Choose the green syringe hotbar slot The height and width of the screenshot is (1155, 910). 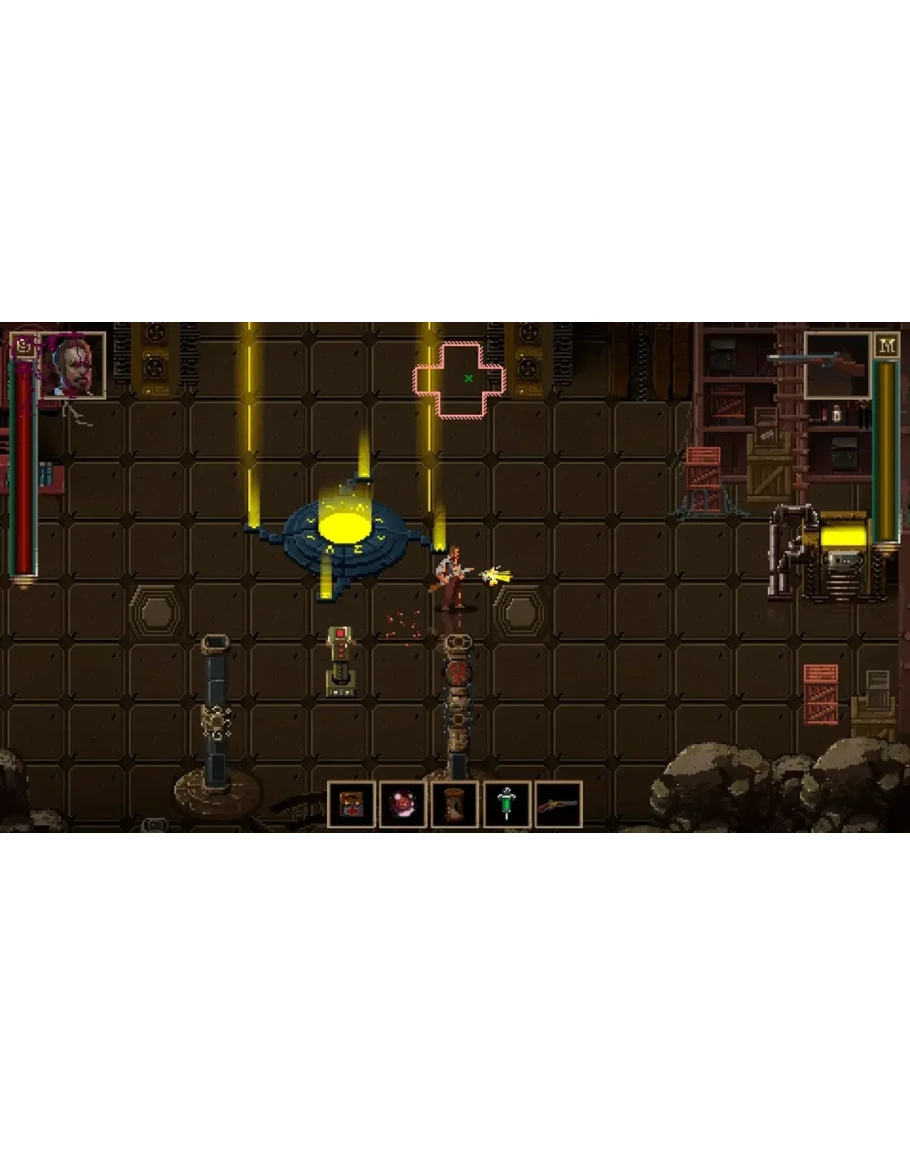coord(507,804)
